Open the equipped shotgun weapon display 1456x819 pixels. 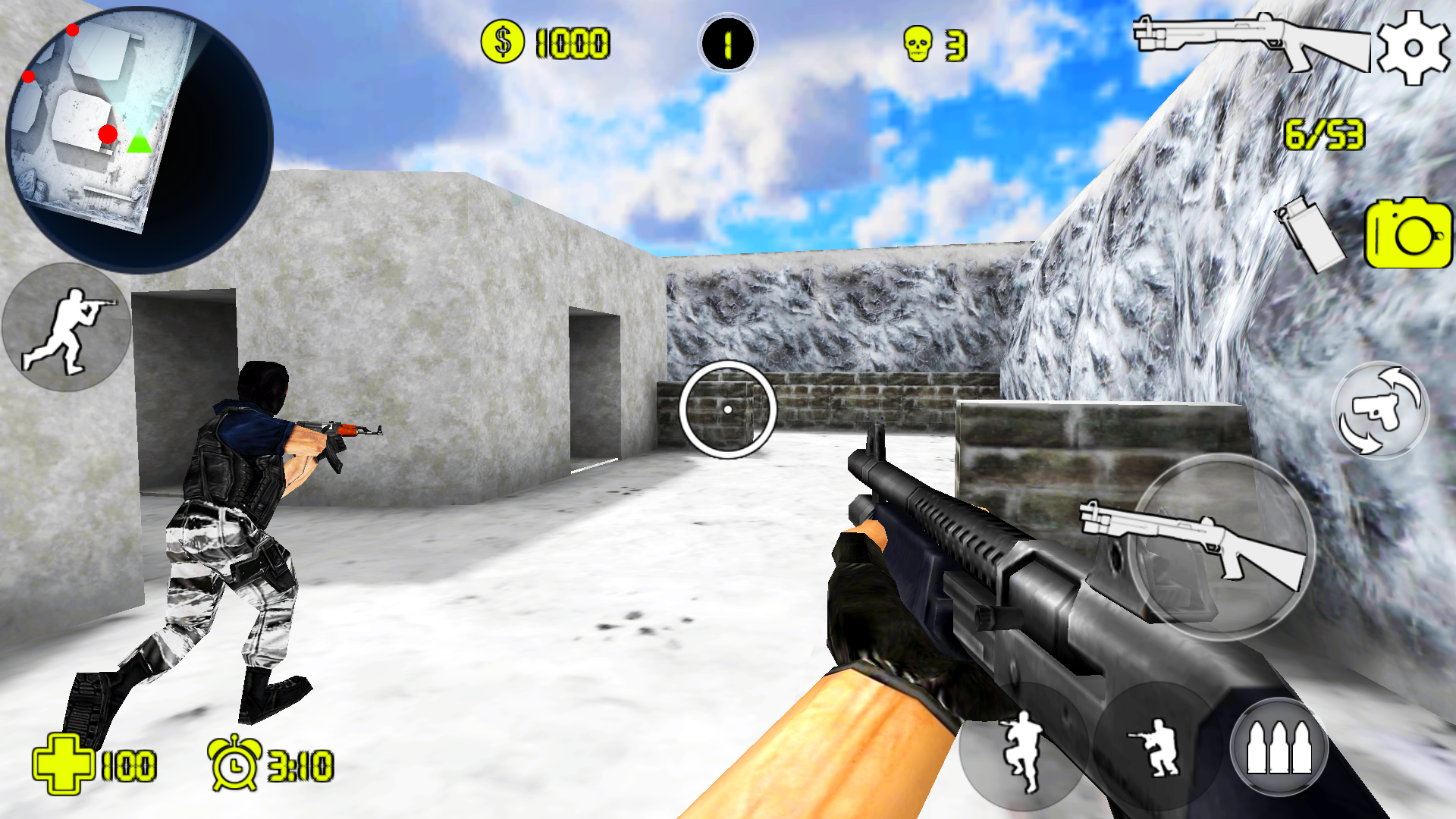pyautogui.click(x=1251, y=42)
